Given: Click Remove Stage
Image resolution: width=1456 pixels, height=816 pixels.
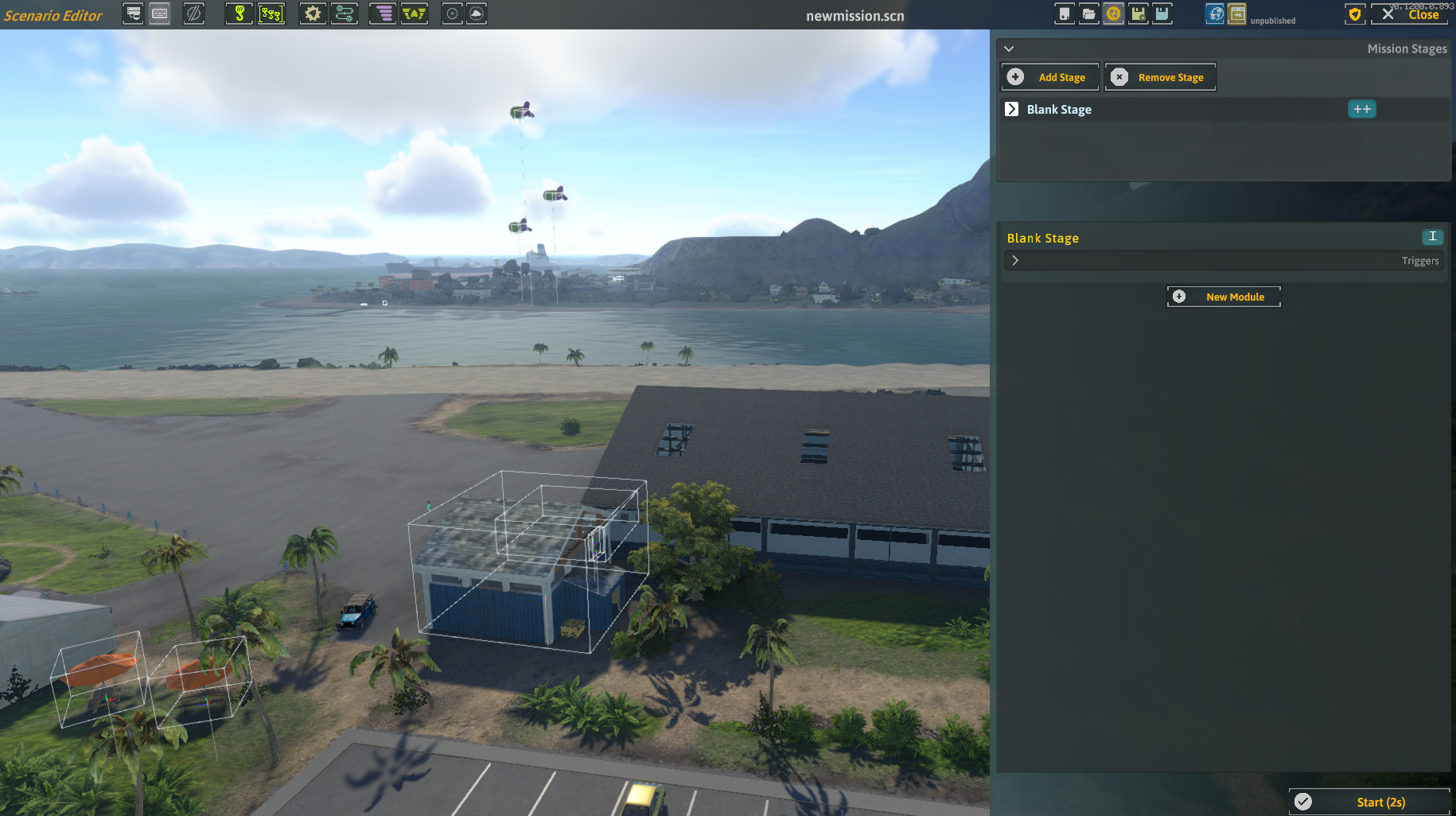Looking at the screenshot, I should click(x=1159, y=76).
